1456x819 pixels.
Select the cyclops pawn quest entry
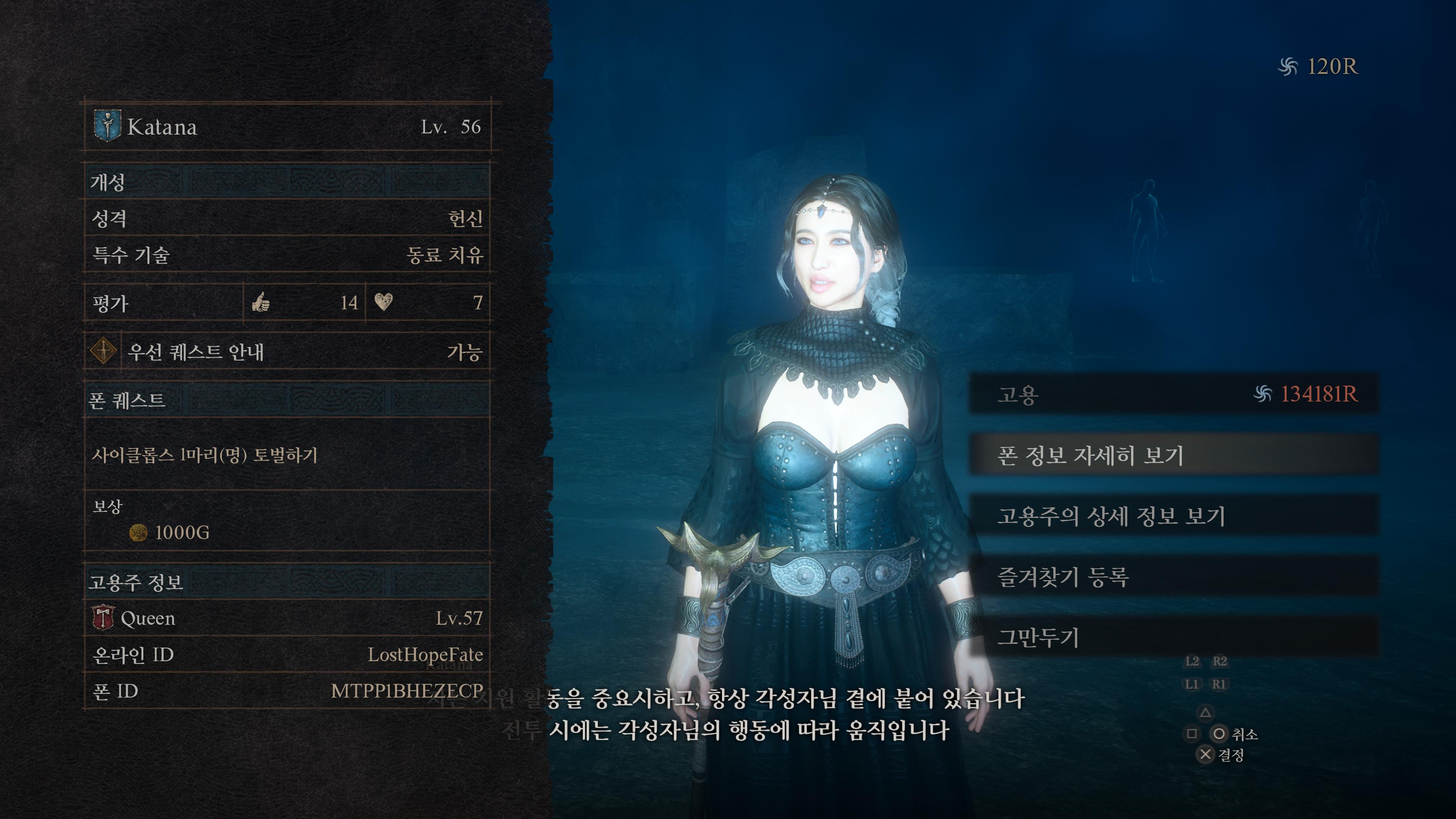(x=287, y=455)
